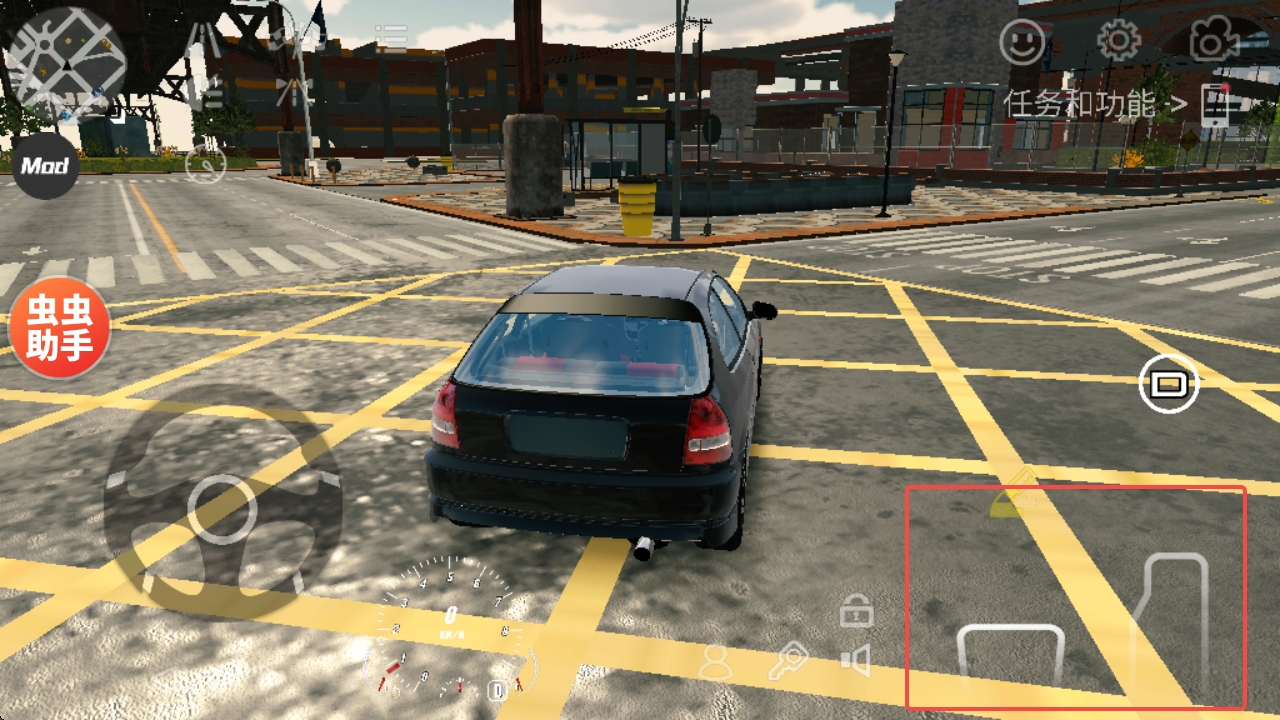Open settings with the gear icon
1280x720 pixels.
tap(1119, 41)
